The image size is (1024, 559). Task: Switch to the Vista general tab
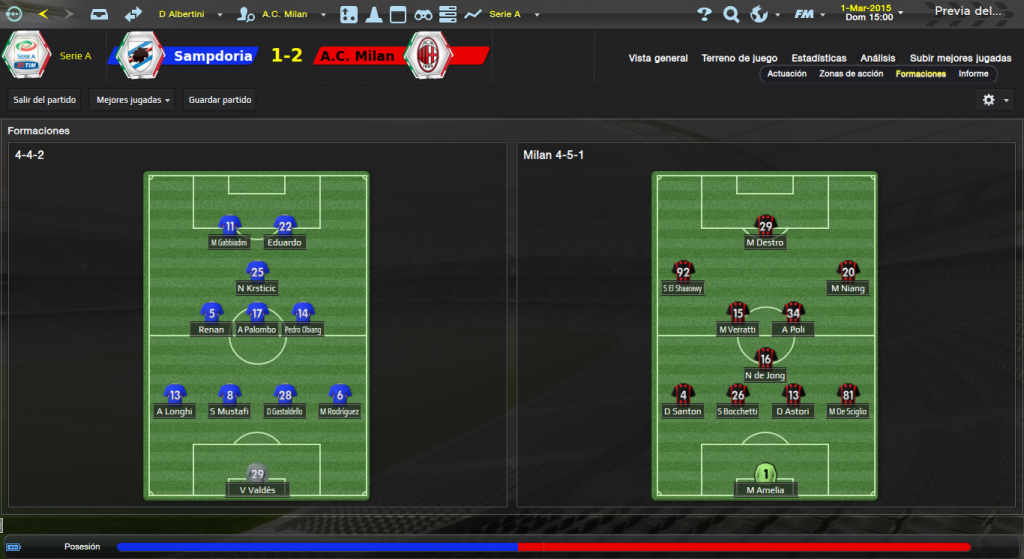(658, 58)
